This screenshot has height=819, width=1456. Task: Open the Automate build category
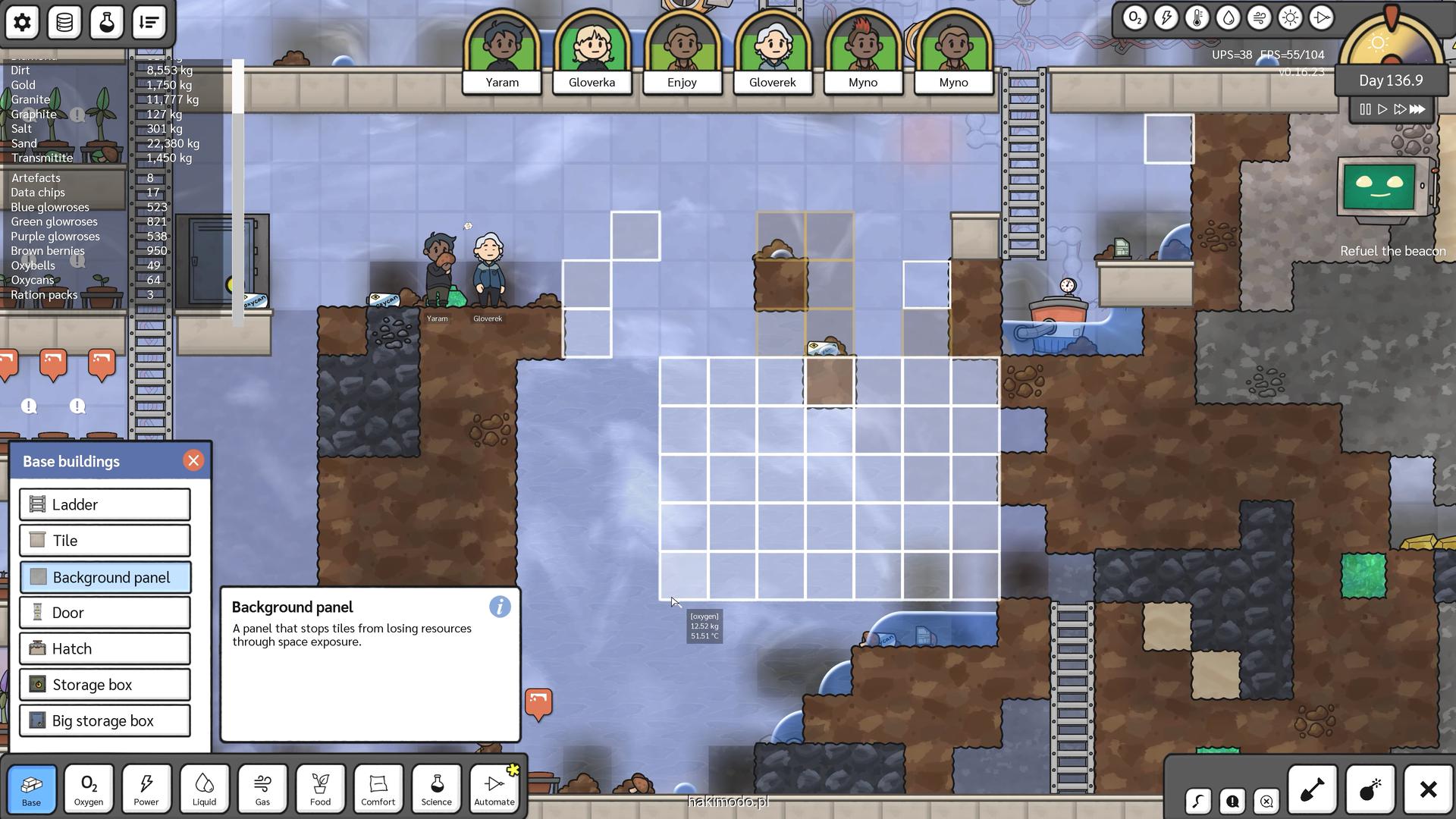point(494,789)
